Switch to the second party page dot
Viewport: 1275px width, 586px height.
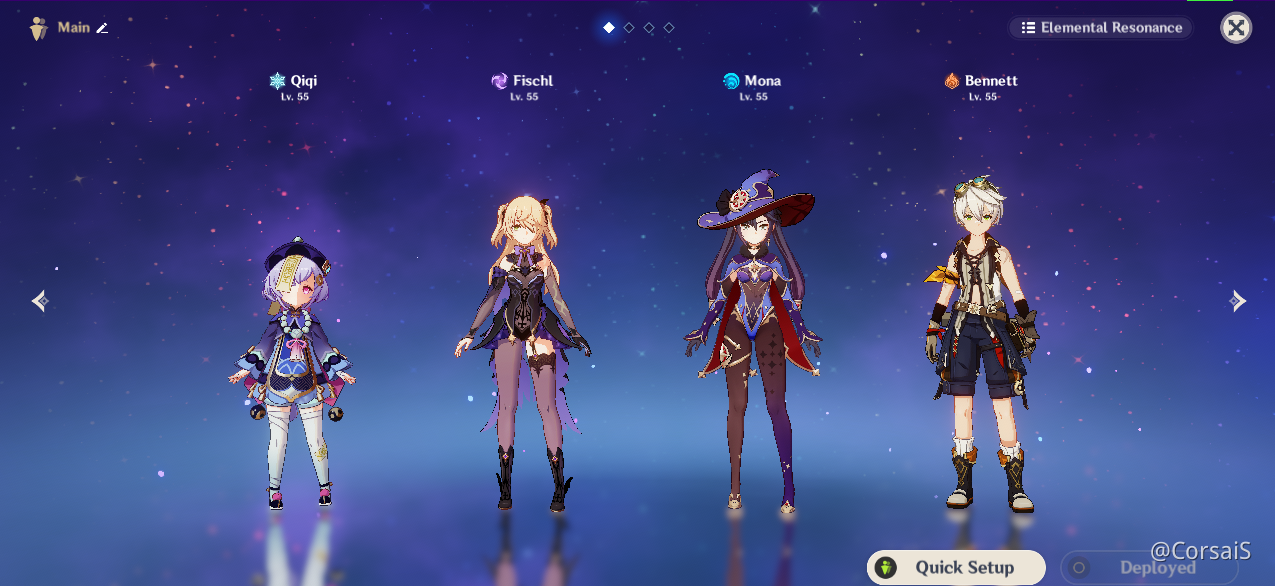pos(629,28)
